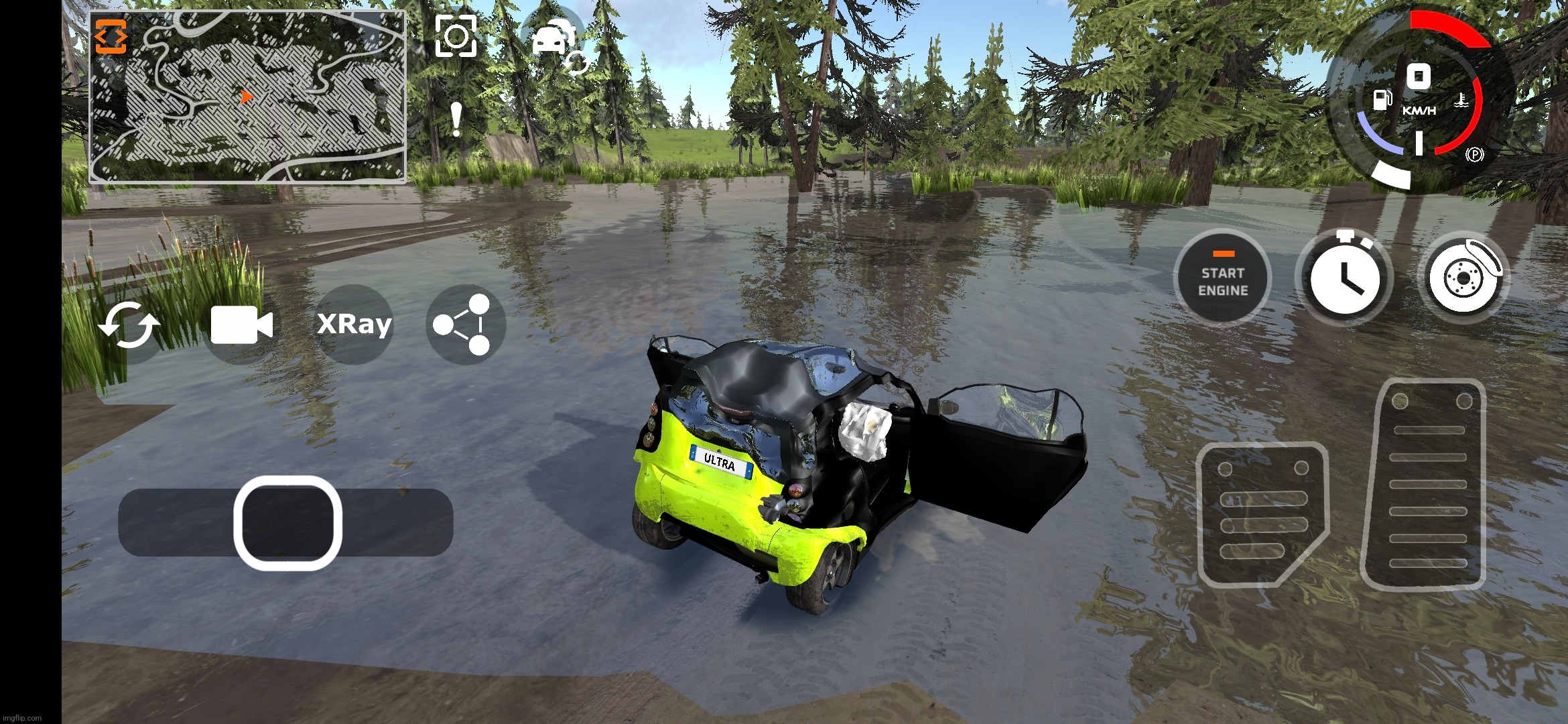
Task: Change vehicle using the car swap icon
Action: [555, 40]
